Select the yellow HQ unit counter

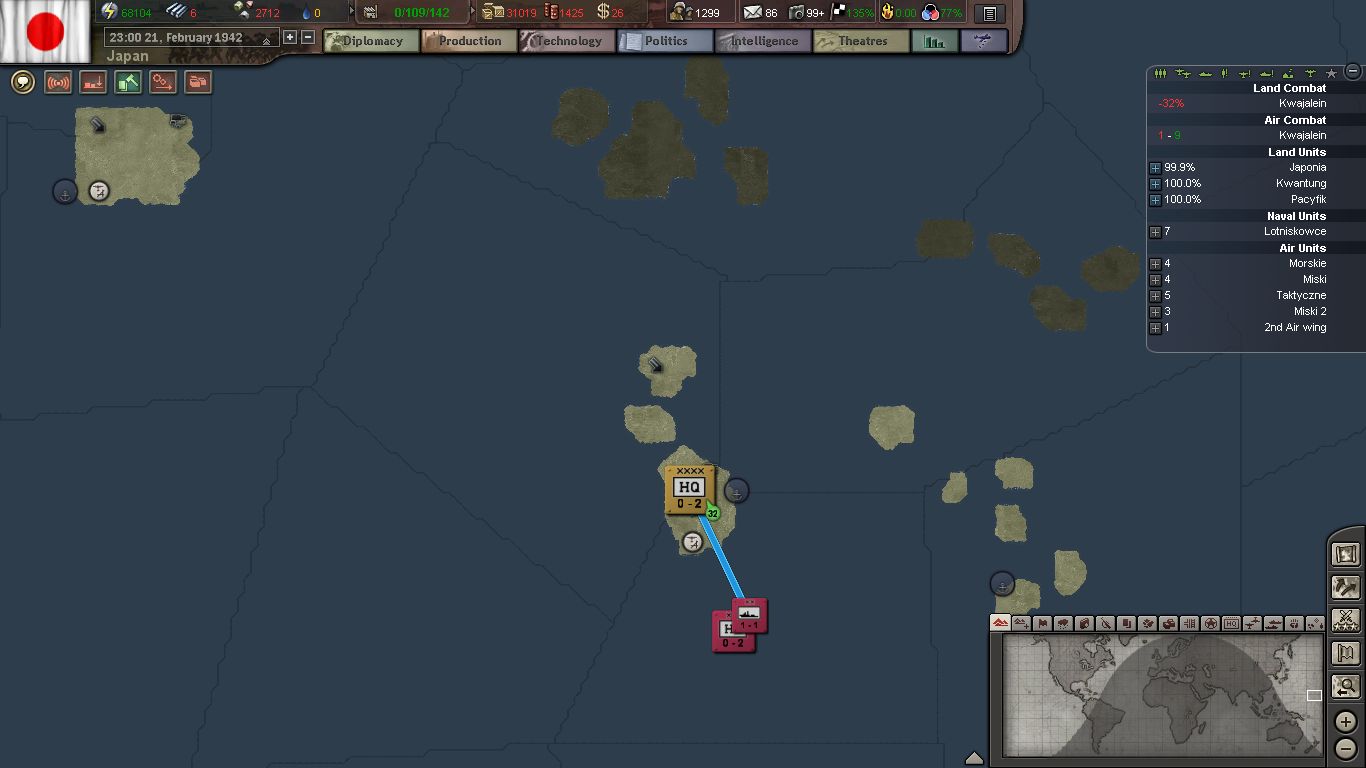pos(689,490)
